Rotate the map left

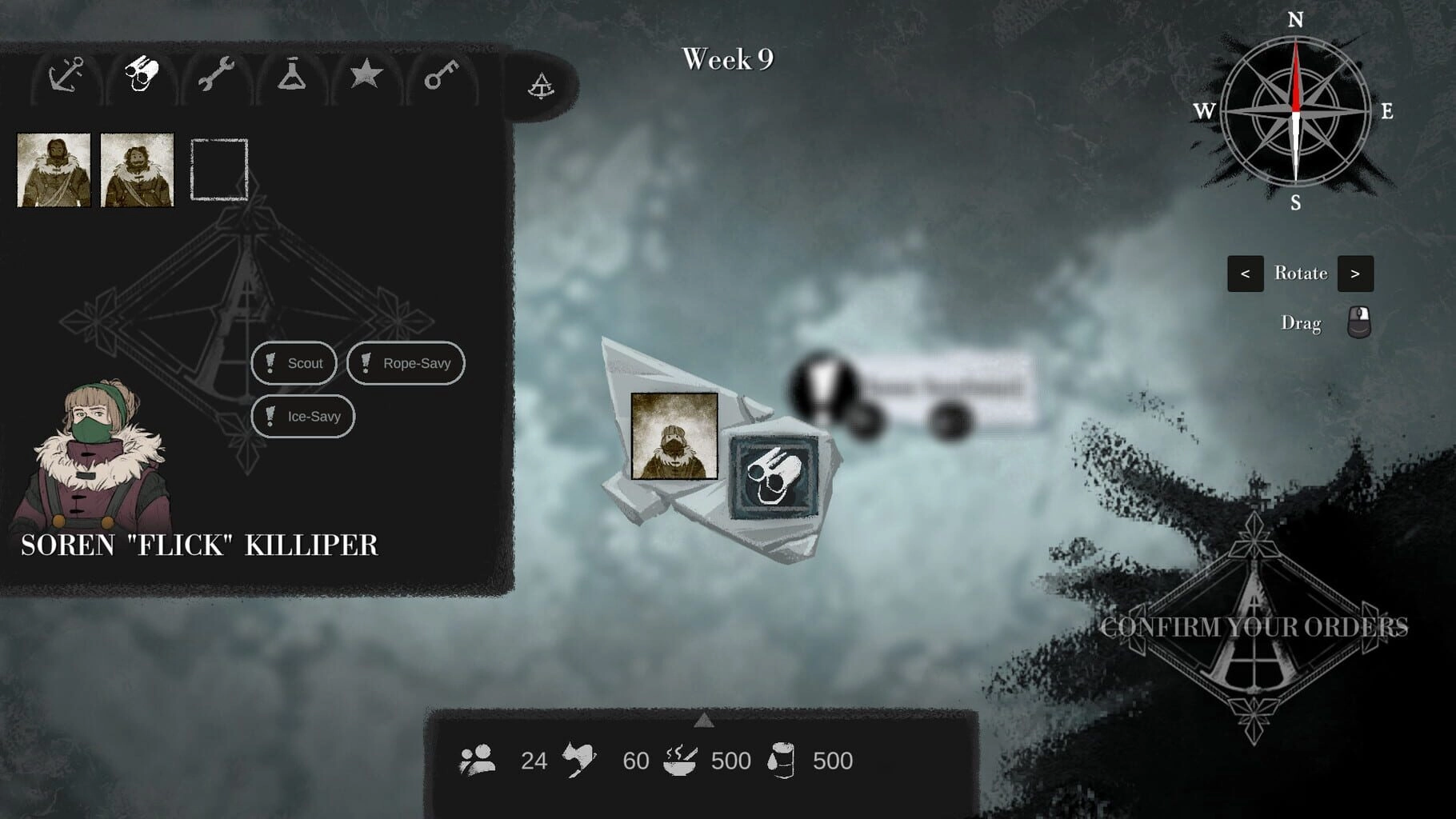[1245, 274]
